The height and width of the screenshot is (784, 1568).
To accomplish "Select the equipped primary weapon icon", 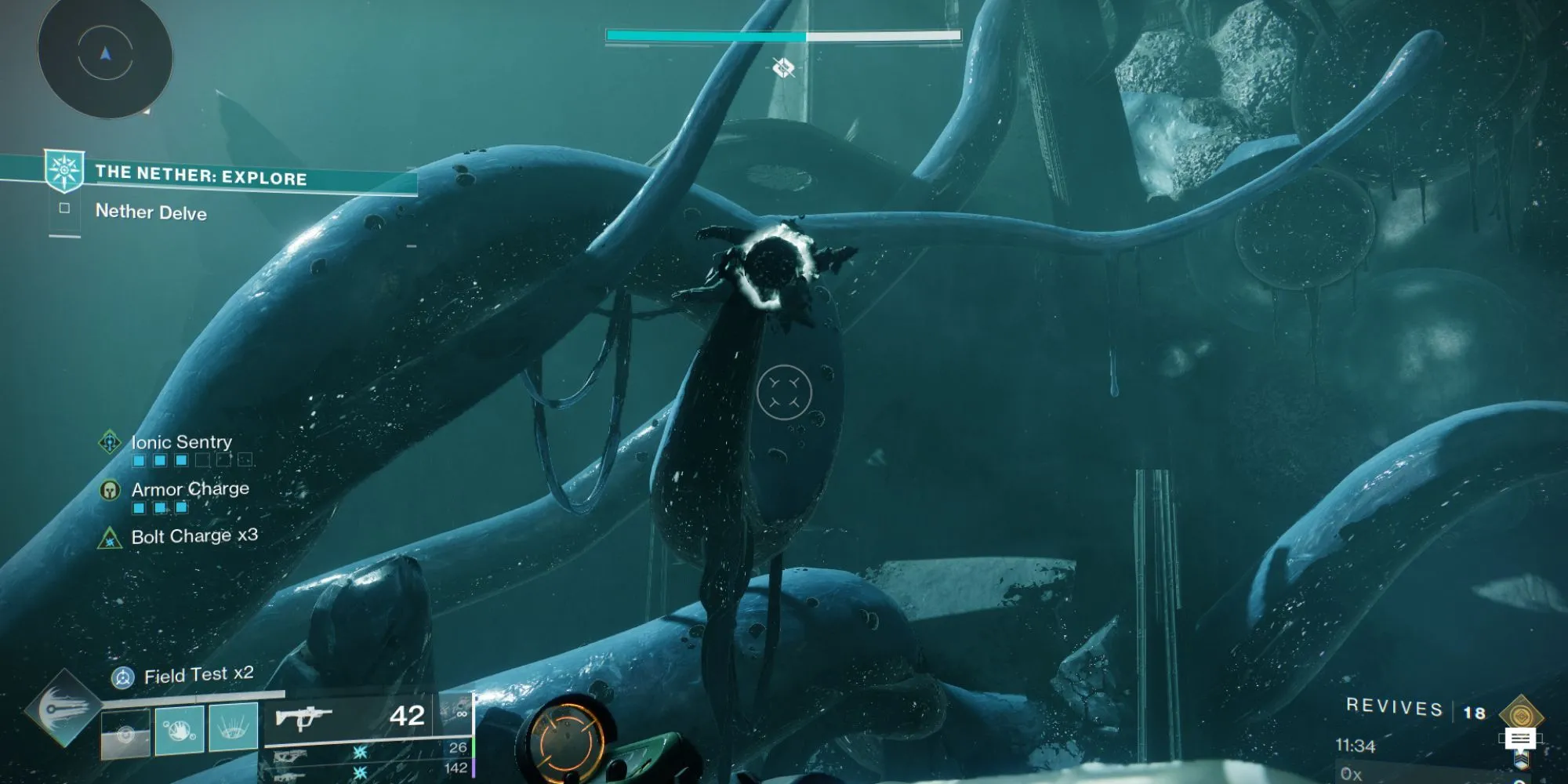I will (x=304, y=717).
